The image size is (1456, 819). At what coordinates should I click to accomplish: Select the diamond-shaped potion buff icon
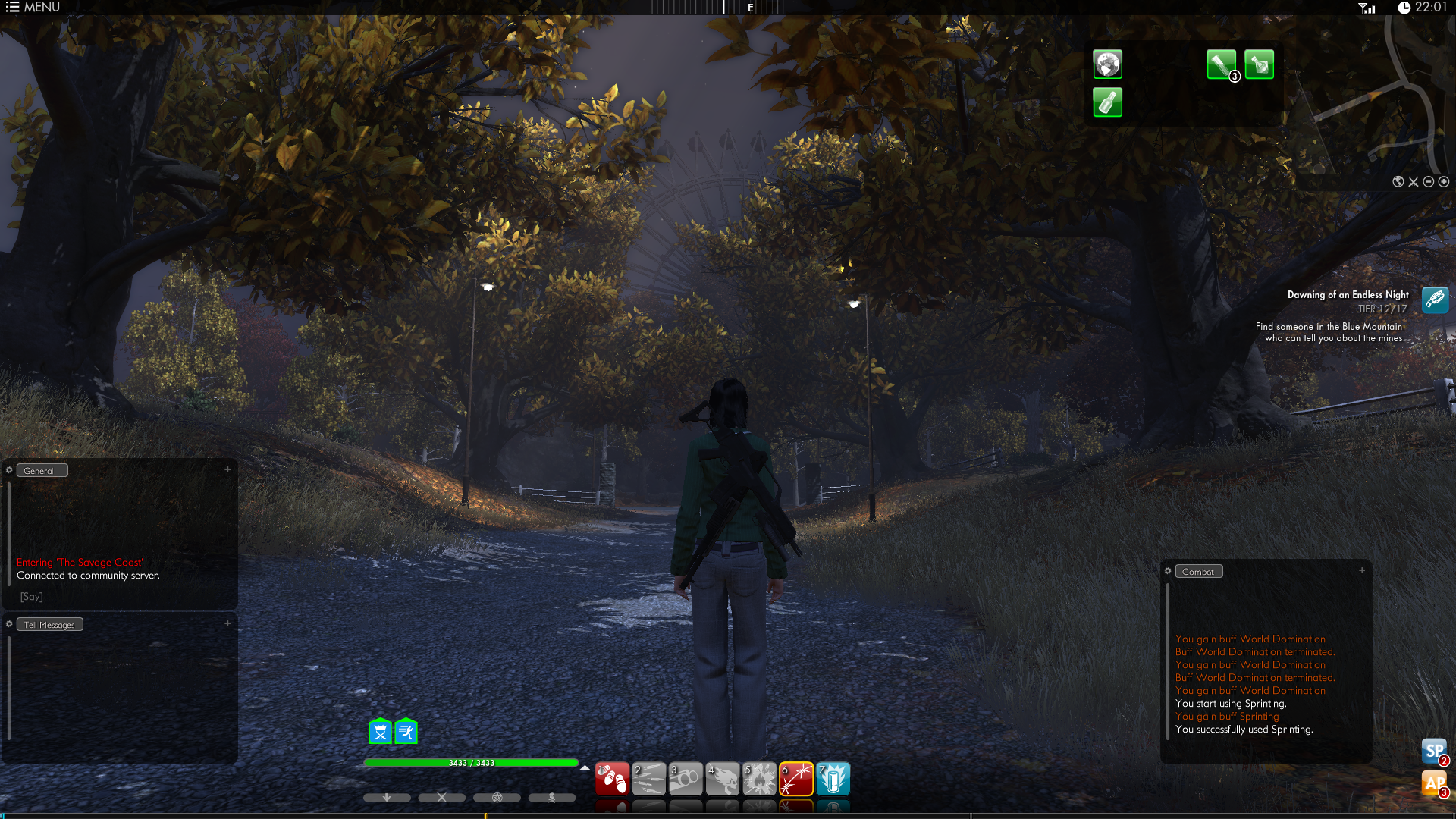(1259, 64)
